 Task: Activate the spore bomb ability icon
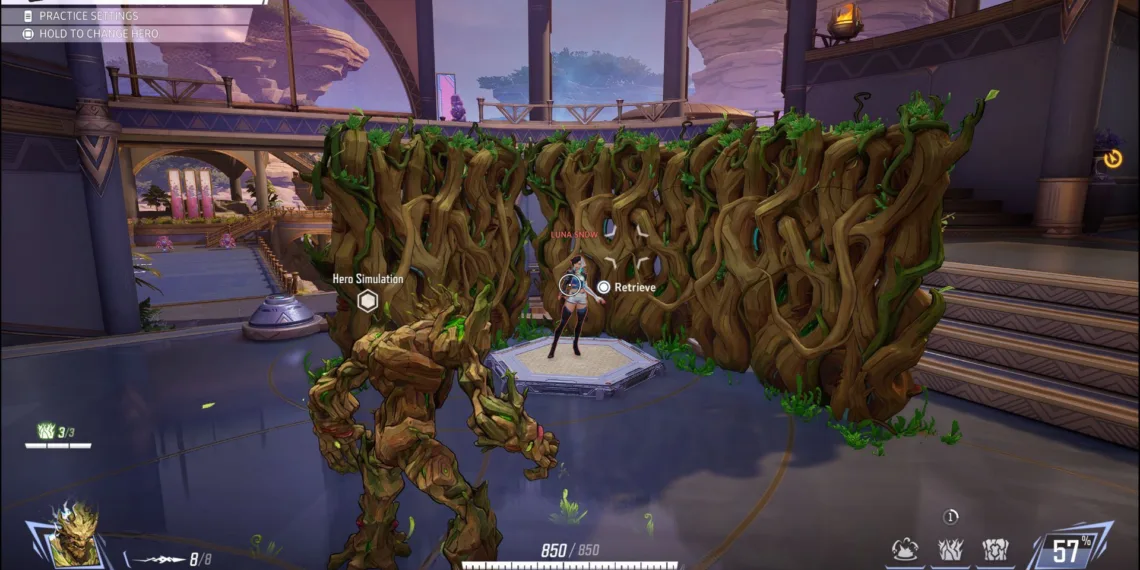click(x=907, y=548)
